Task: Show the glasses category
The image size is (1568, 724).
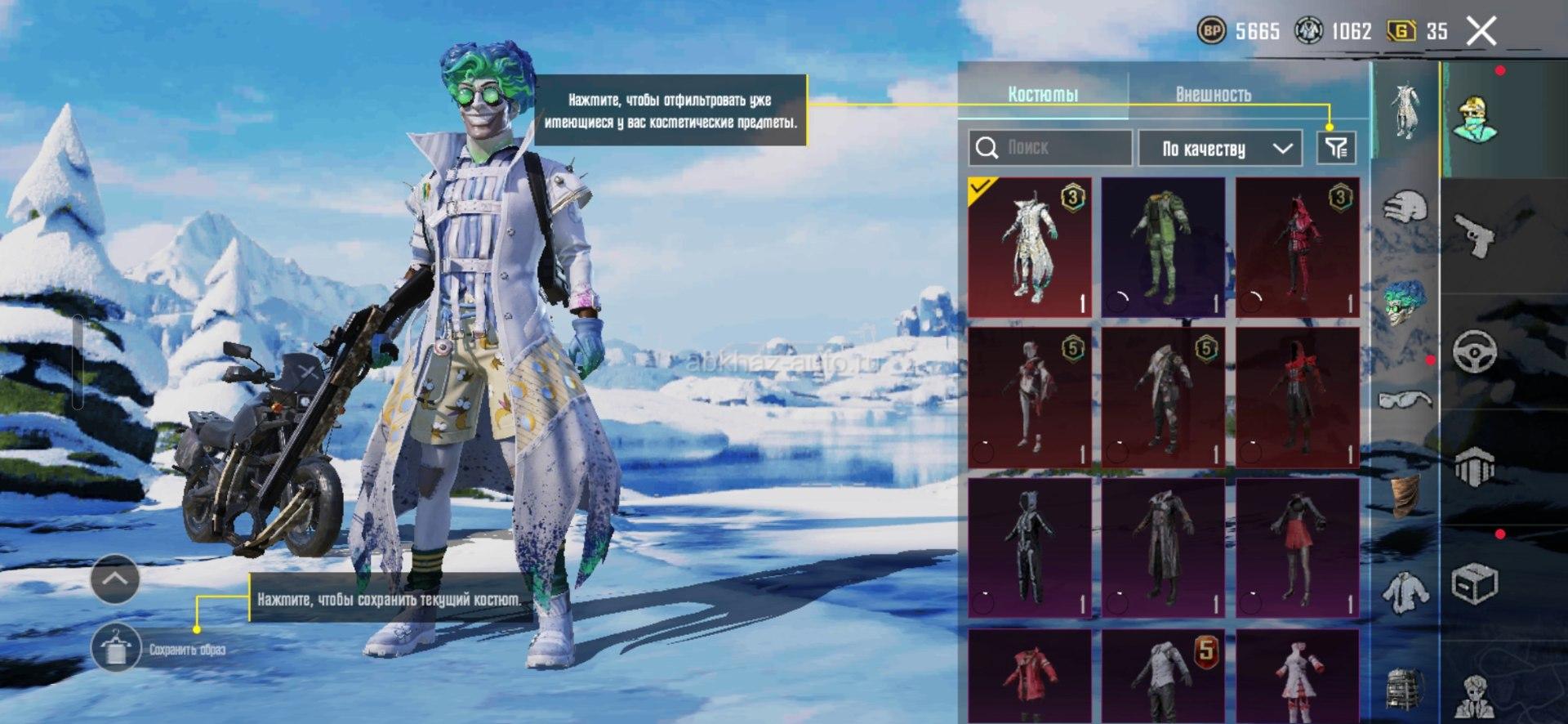Action: 1405,400
